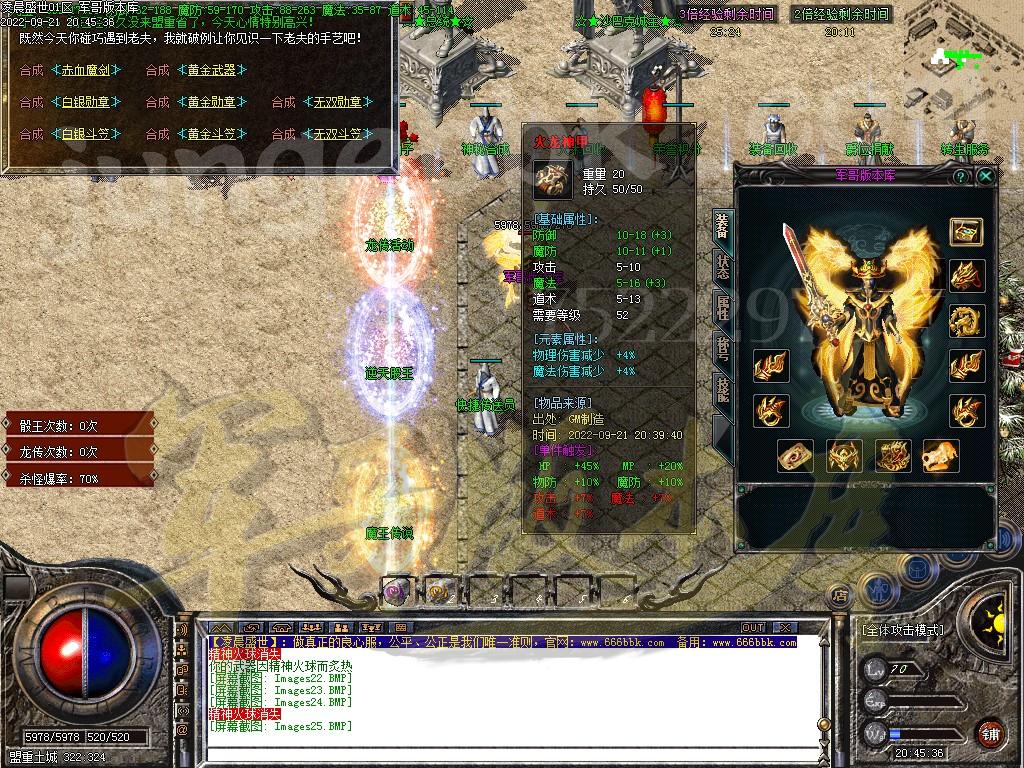Switch to the 状态 status tab
Image resolution: width=1024 pixels, height=768 pixels.
click(722, 268)
